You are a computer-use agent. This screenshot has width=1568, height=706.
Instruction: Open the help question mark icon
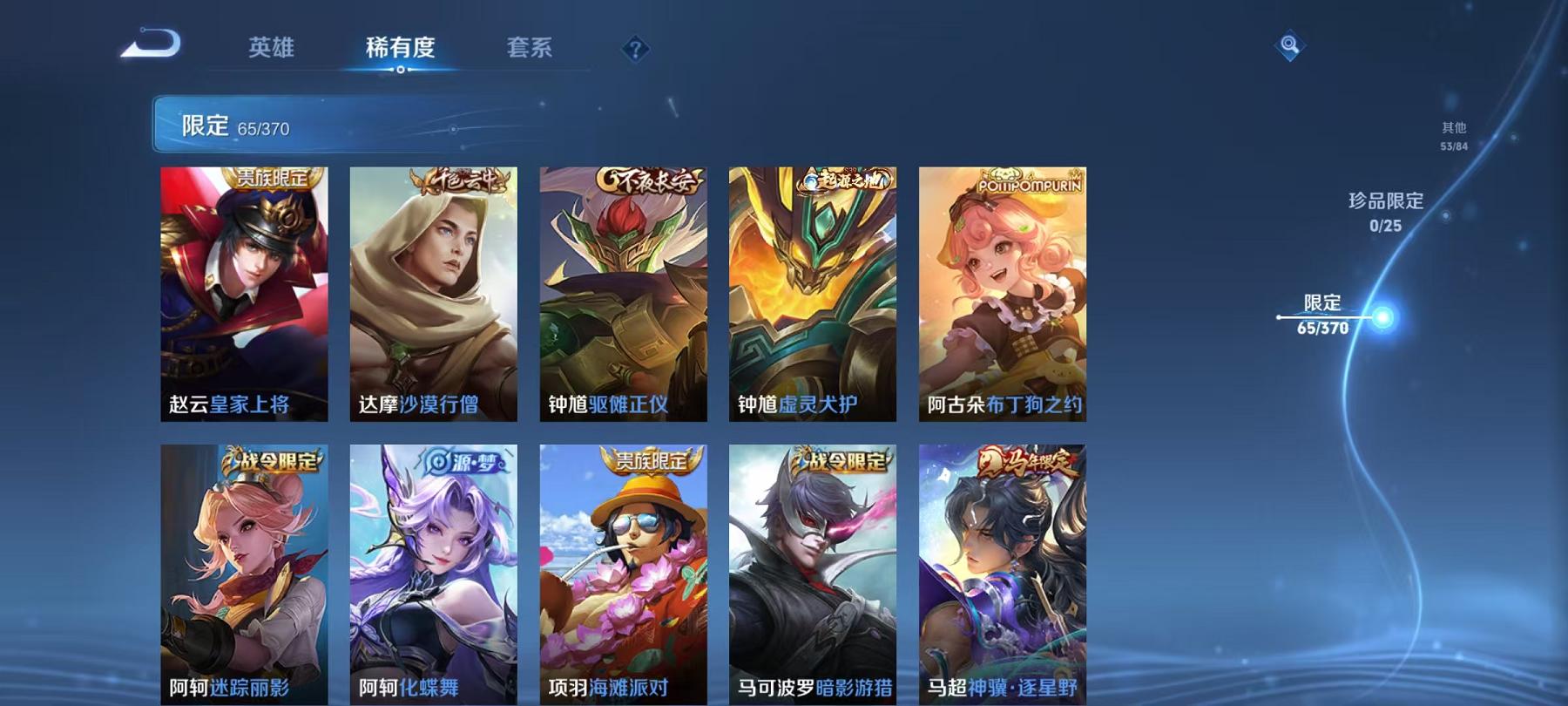(635, 50)
